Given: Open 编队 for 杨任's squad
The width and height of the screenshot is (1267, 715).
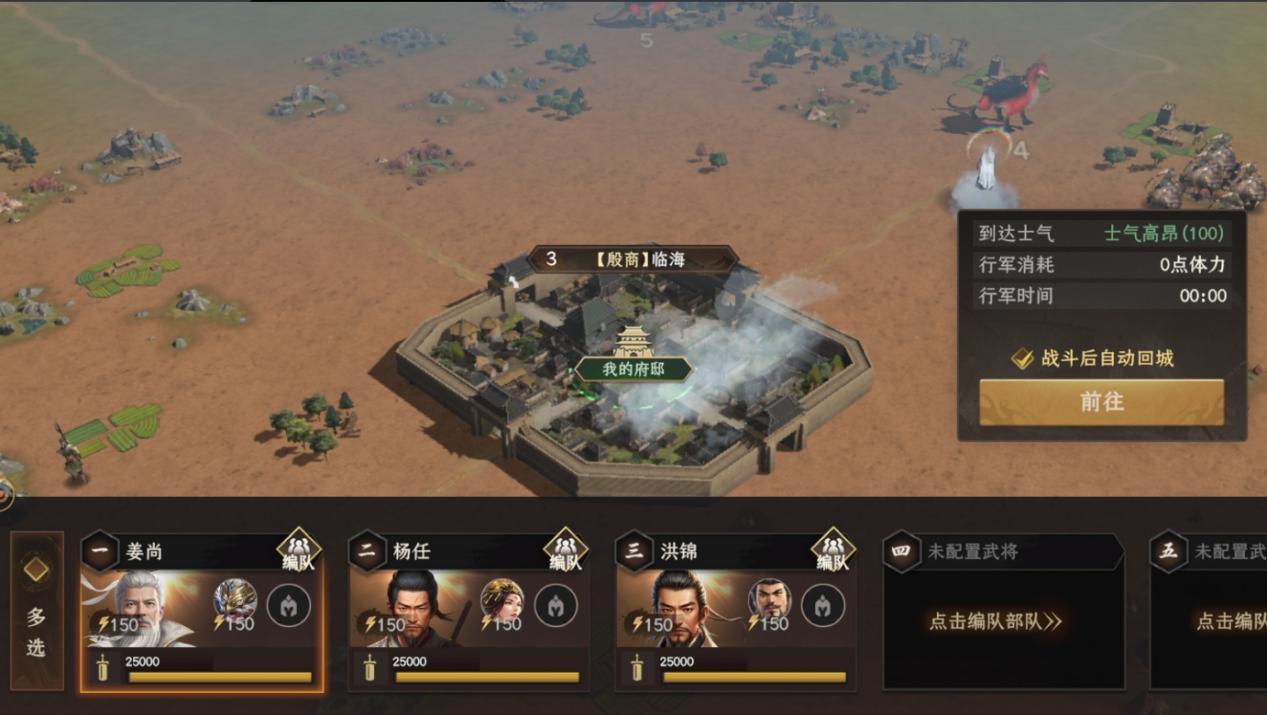Looking at the screenshot, I should (565, 550).
